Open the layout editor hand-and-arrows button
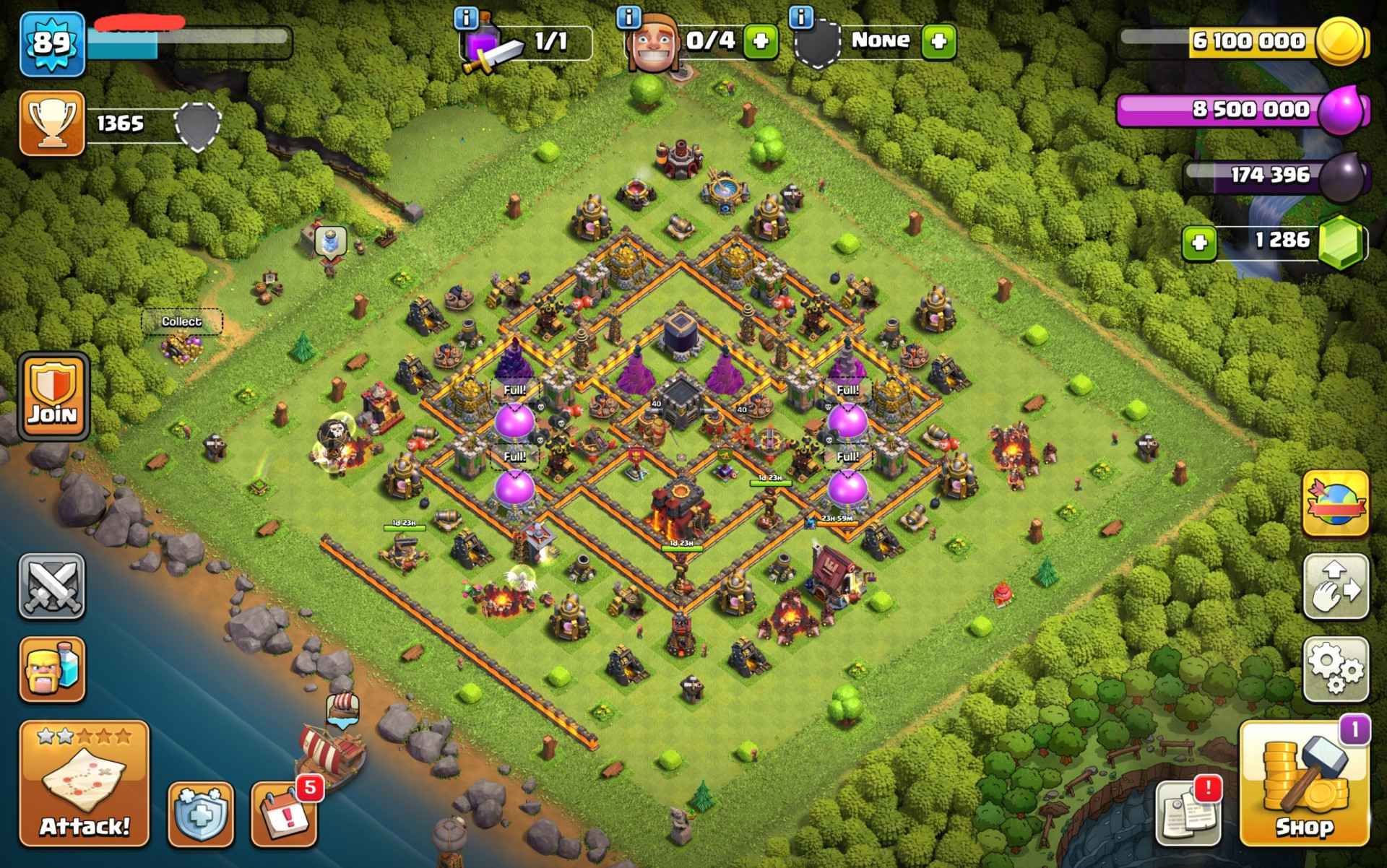 [x=1336, y=586]
